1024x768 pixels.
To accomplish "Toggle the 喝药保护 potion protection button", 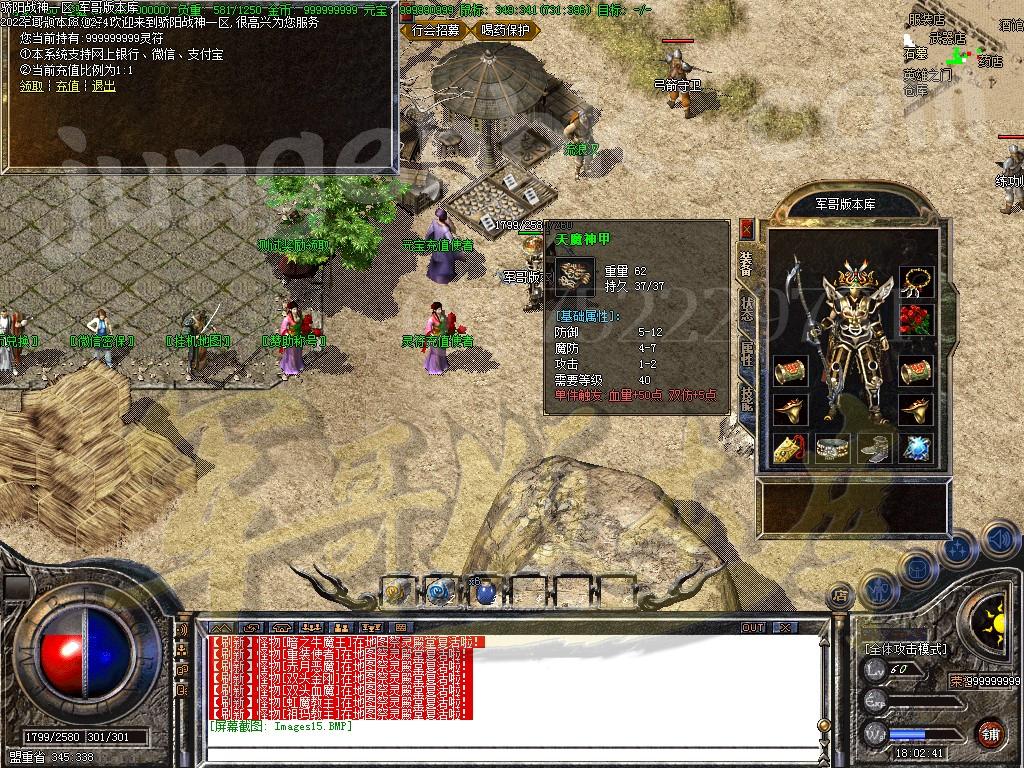I will (x=505, y=30).
